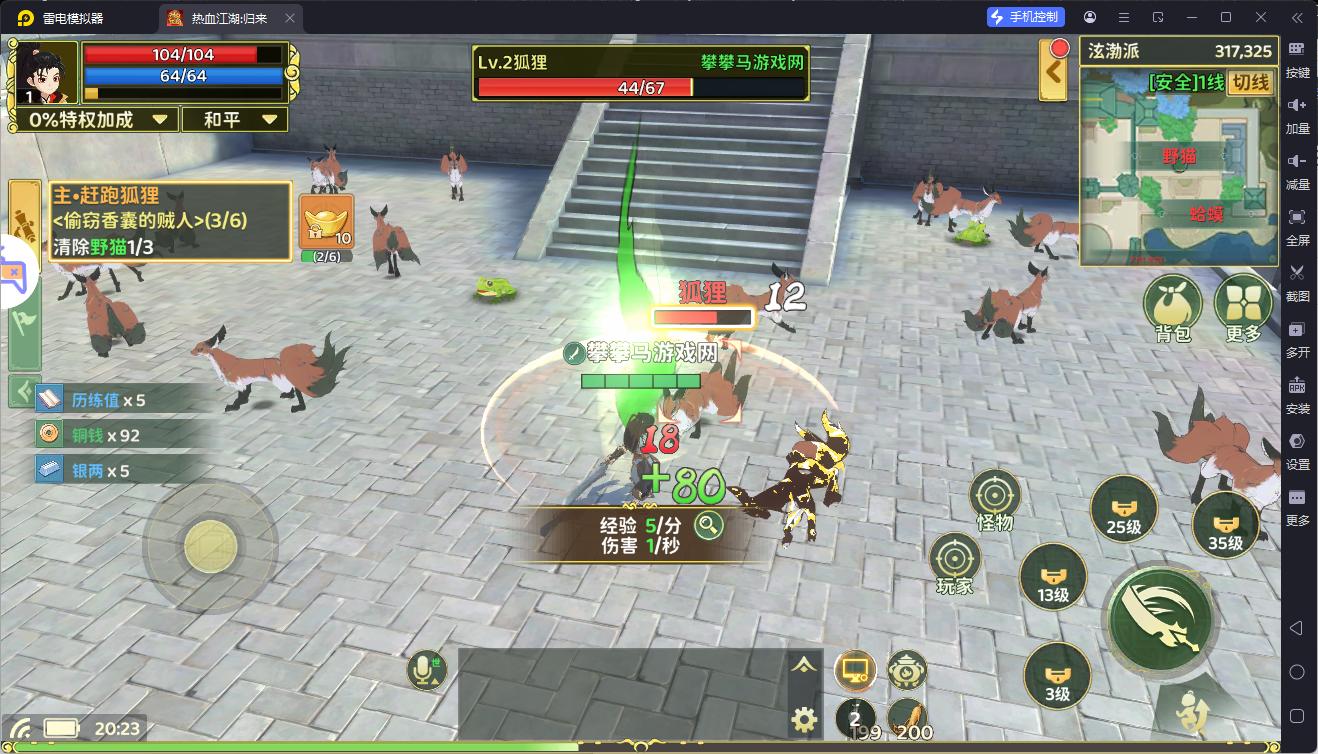Open the 更多 menu beside the backpack
The image size is (1318, 754).
click(x=1242, y=305)
